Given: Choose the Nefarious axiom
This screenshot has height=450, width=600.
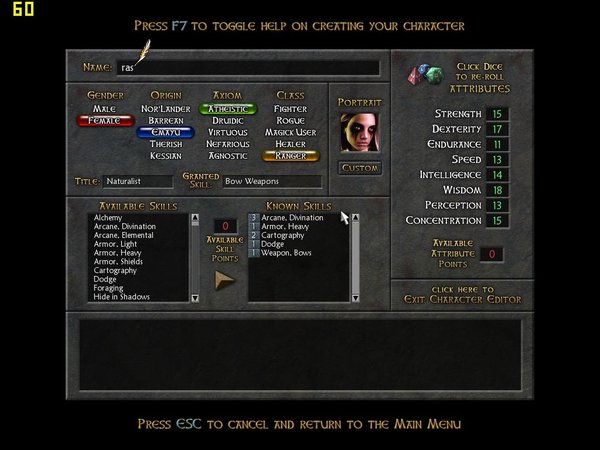Looking at the screenshot, I should click(228, 144).
